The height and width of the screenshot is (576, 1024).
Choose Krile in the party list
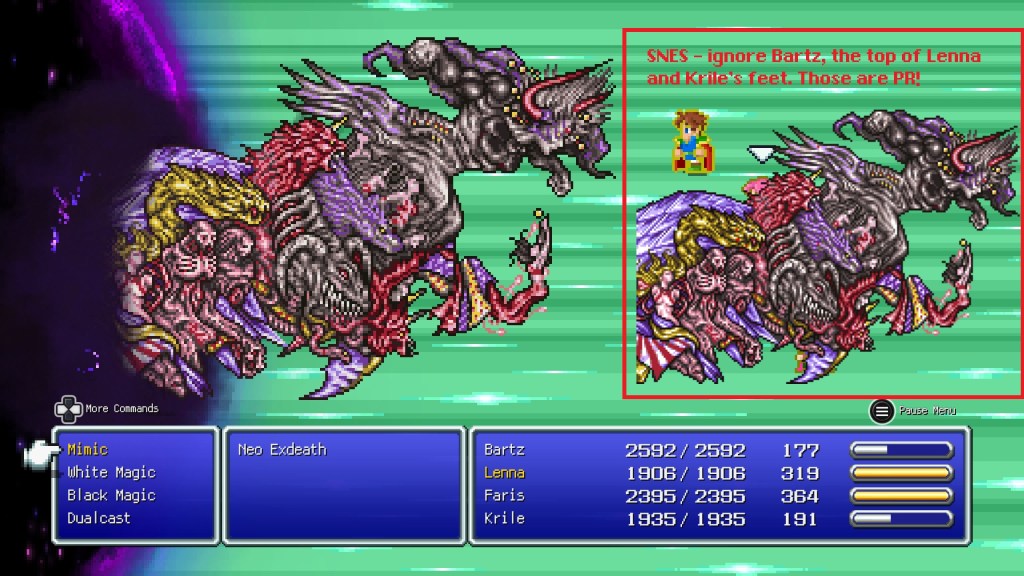pyautogui.click(x=504, y=519)
